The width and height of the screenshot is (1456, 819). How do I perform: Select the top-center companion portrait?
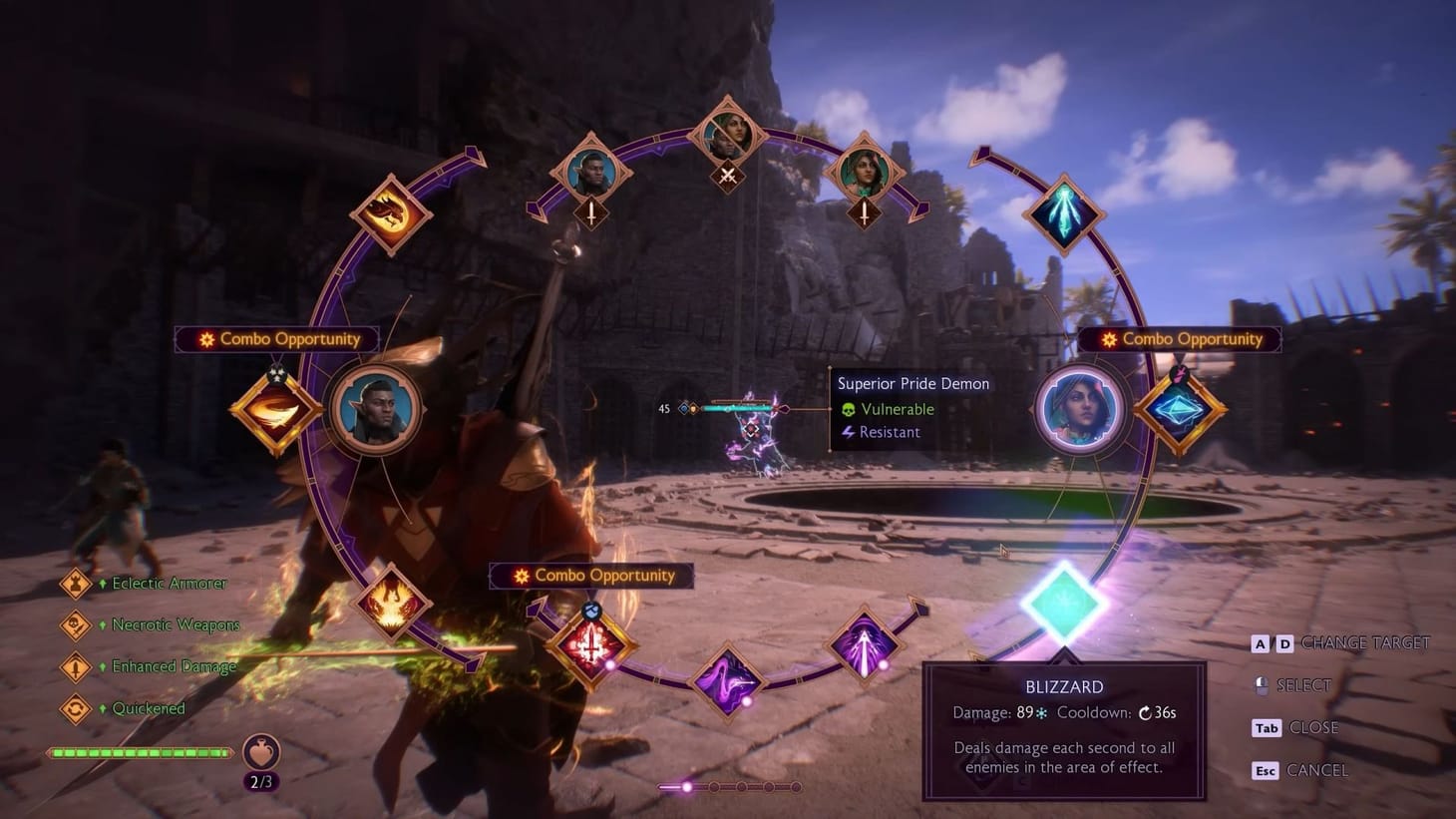[x=728, y=135]
